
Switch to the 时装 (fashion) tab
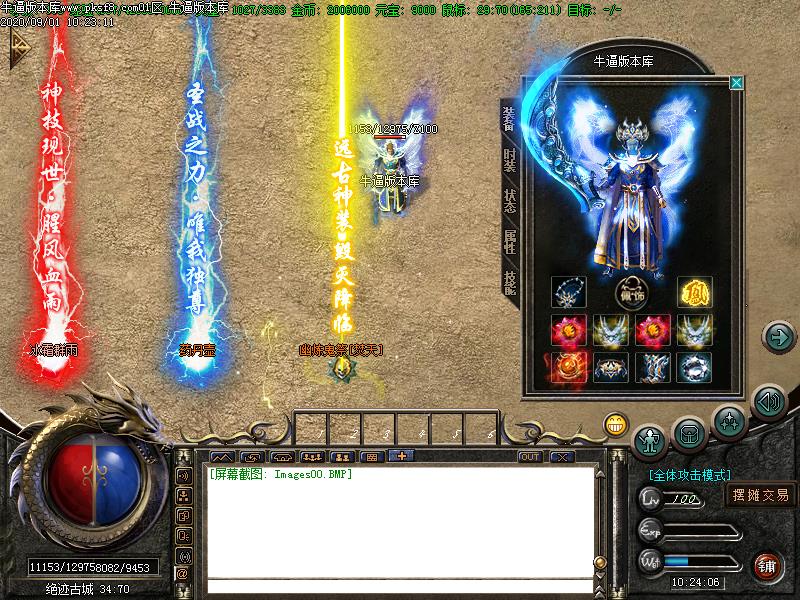pyautogui.click(x=510, y=159)
